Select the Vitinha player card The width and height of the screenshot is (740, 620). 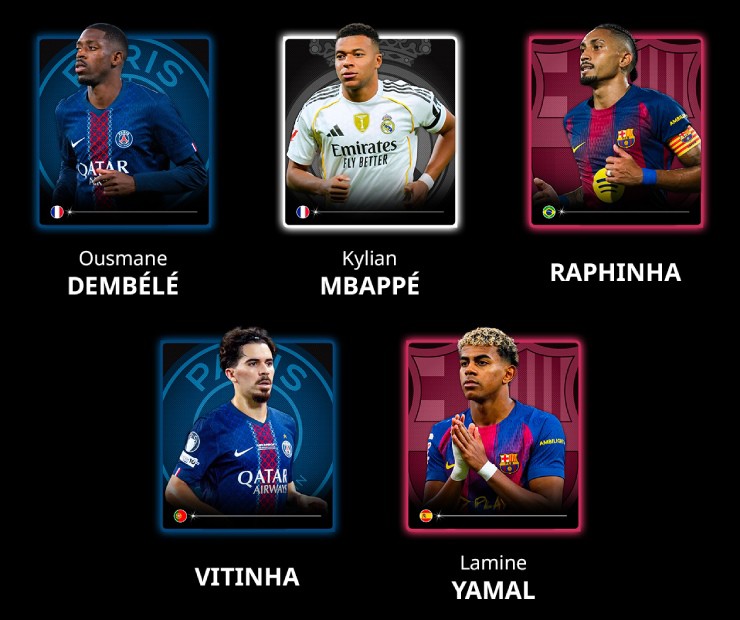247,433
